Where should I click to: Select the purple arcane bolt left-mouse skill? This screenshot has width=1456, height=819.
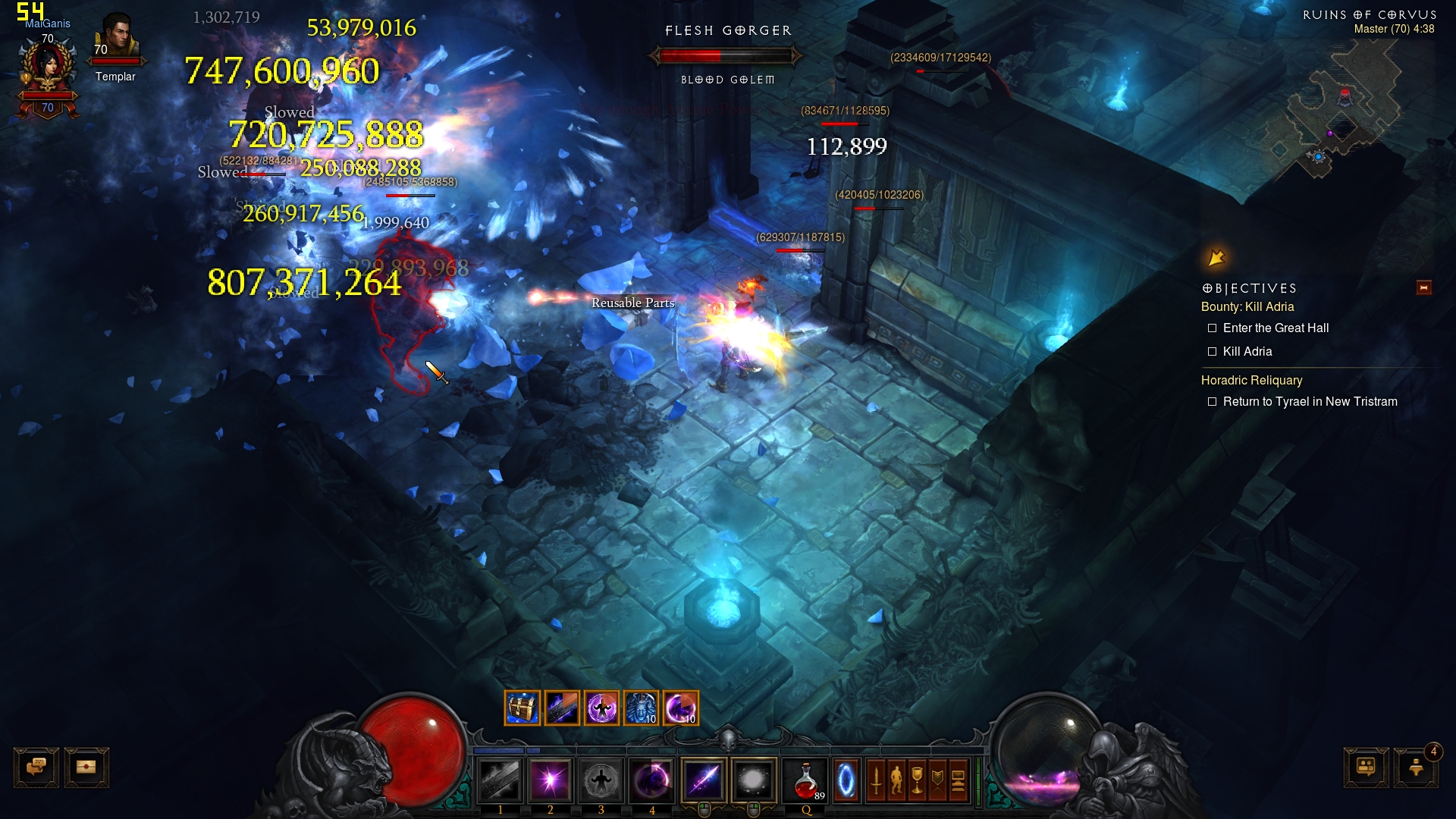pos(704,780)
